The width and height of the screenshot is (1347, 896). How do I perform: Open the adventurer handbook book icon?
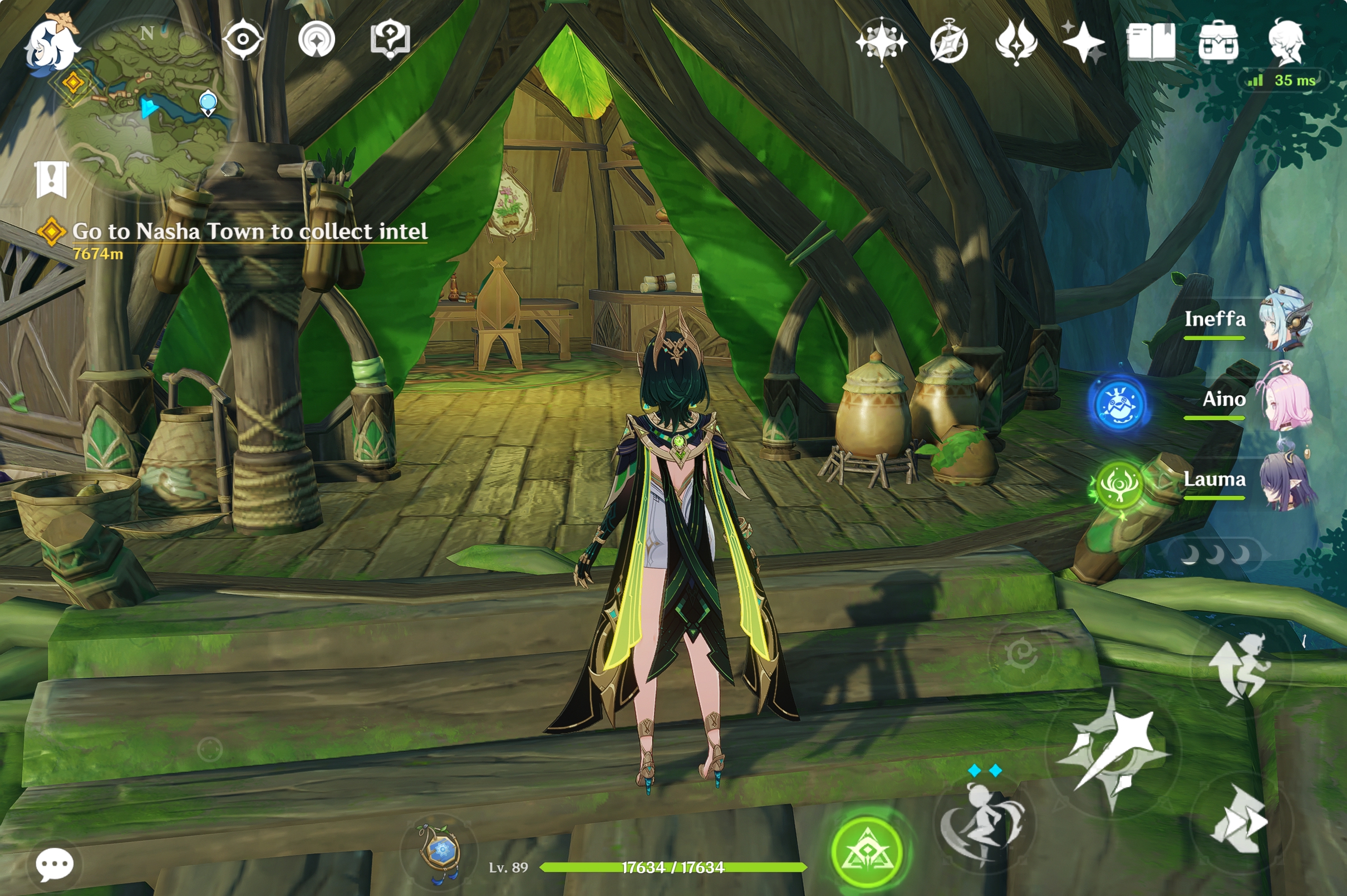click(x=1151, y=42)
